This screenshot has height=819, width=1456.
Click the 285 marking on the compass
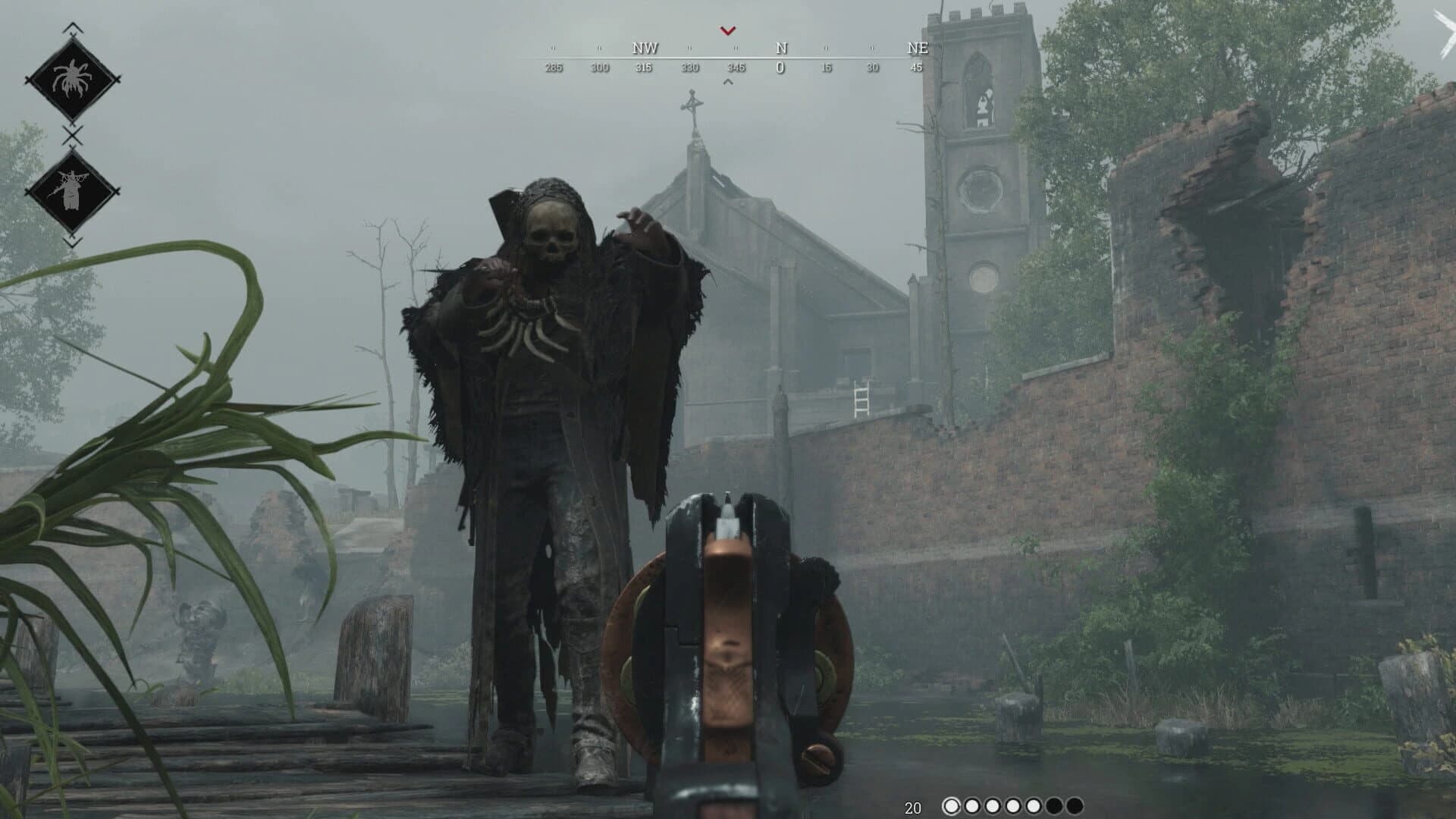click(x=554, y=67)
